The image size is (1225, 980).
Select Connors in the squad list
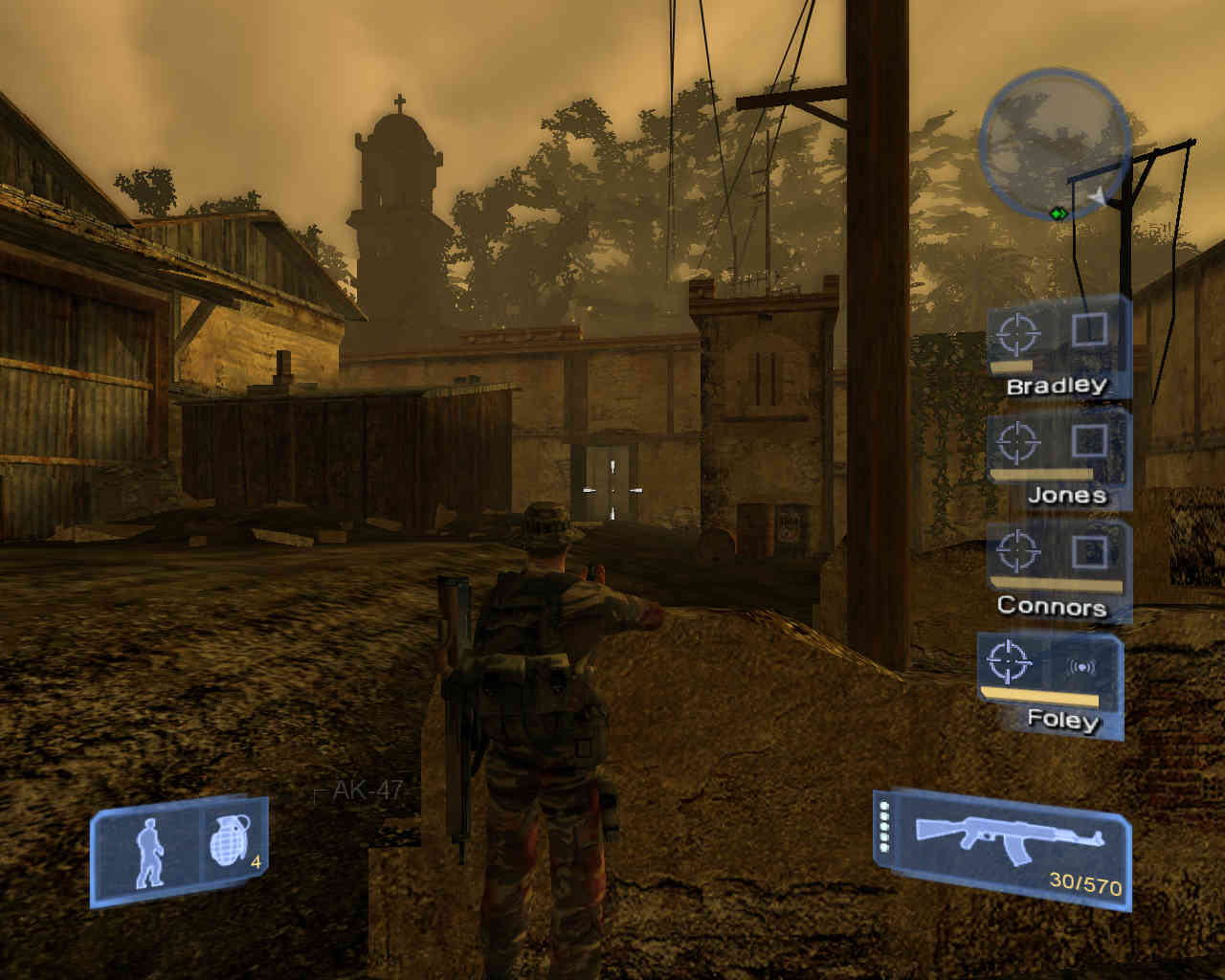[x=1057, y=571]
